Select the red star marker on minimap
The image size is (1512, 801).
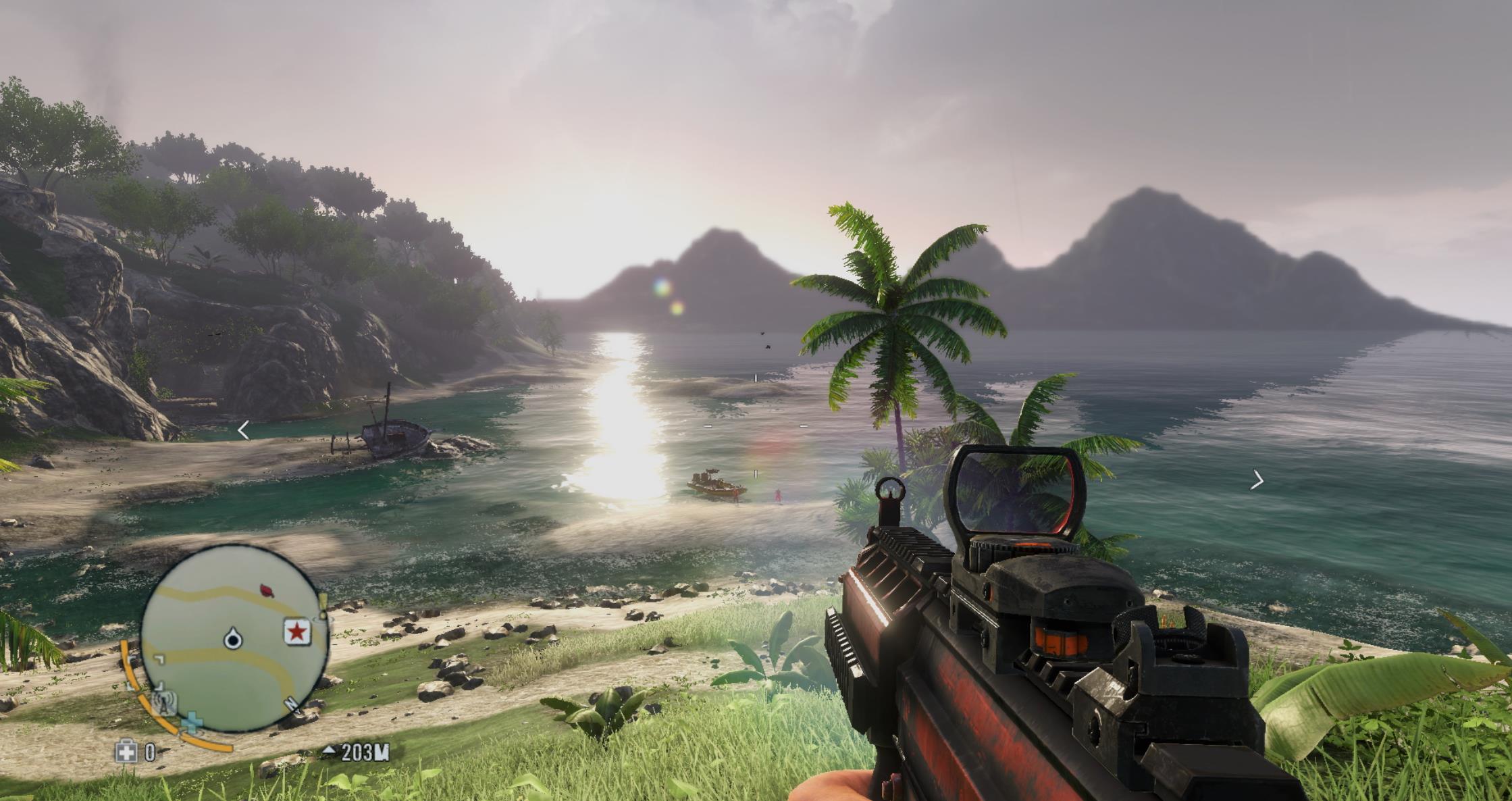296,632
